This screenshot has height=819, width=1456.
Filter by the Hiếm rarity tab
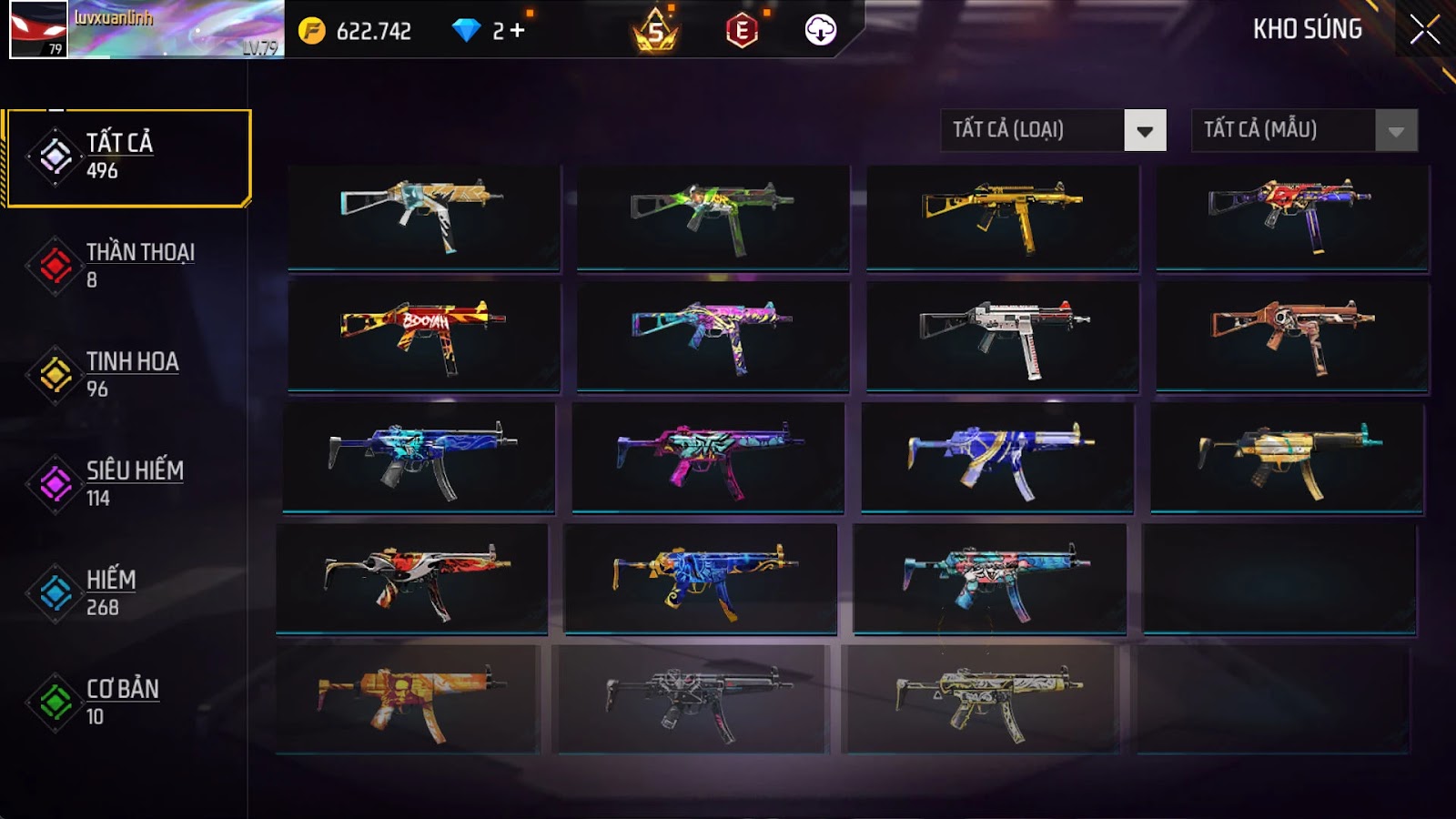tap(127, 593)
